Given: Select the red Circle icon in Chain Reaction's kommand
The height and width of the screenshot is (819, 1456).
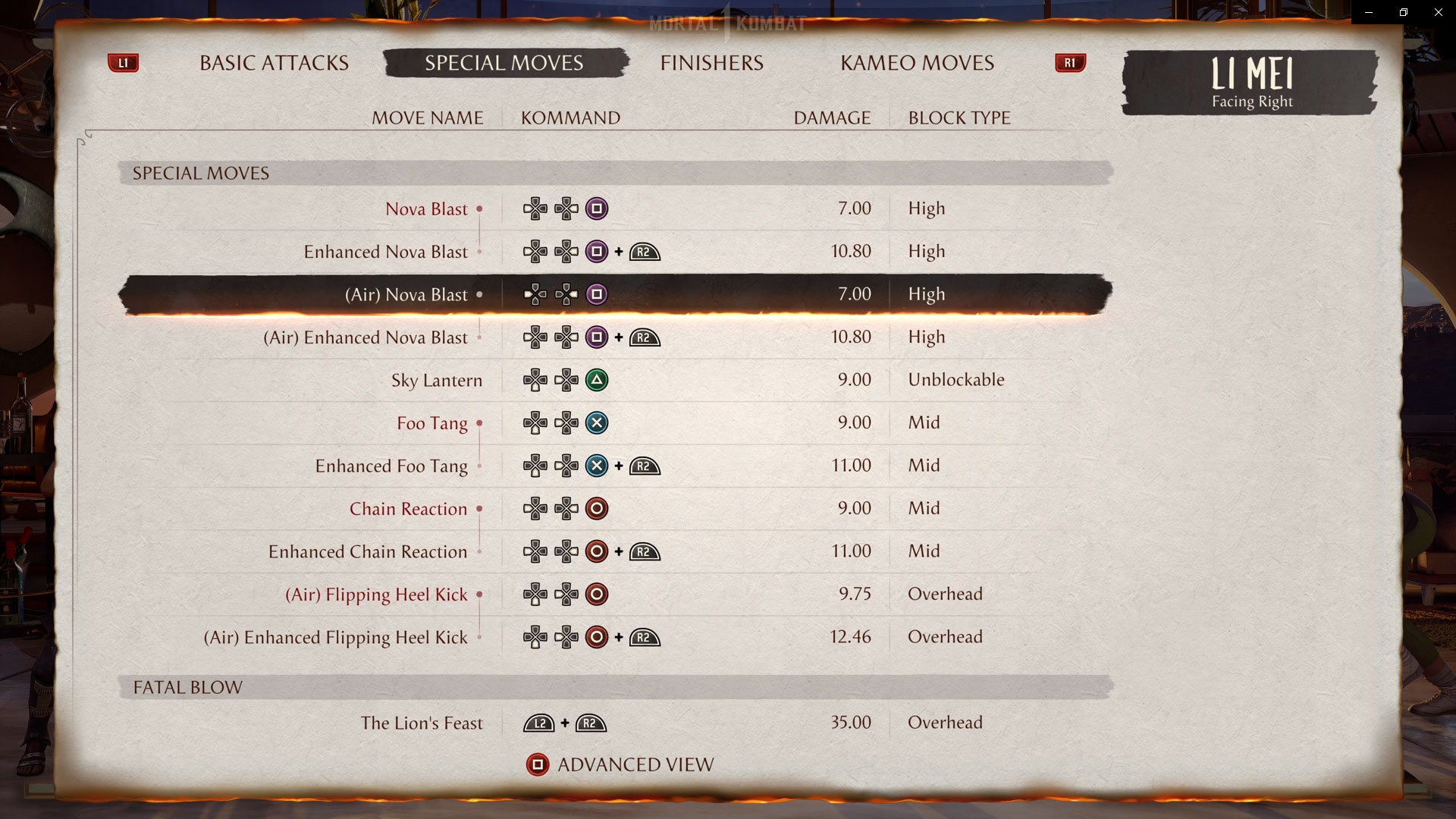Looking at the screenshot, I should pyautogui.click(x=598, y=509).
